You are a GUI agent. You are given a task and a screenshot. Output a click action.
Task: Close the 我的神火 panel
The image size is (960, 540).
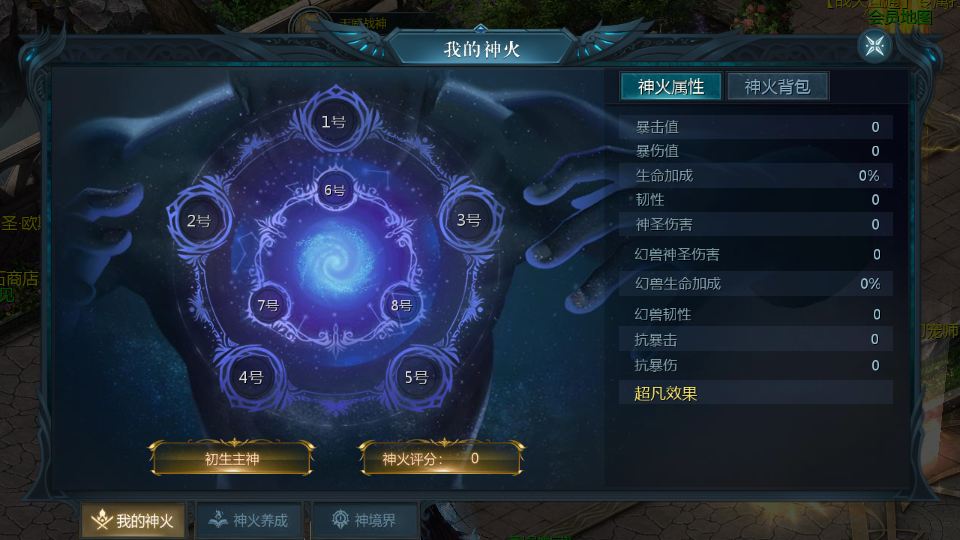(x=874, y=46)
